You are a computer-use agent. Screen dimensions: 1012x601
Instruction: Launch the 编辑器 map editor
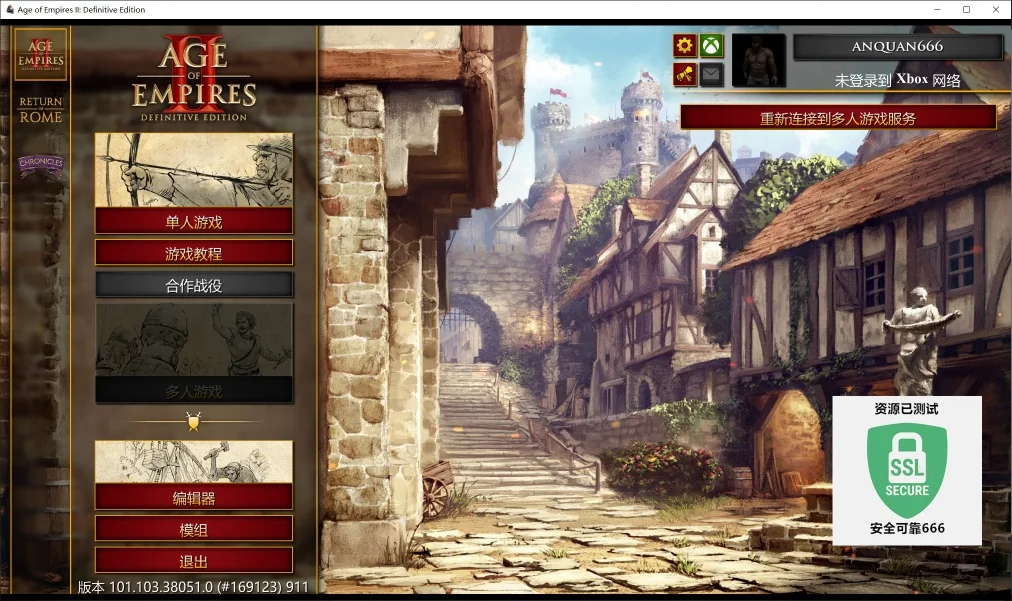[194, 497]
